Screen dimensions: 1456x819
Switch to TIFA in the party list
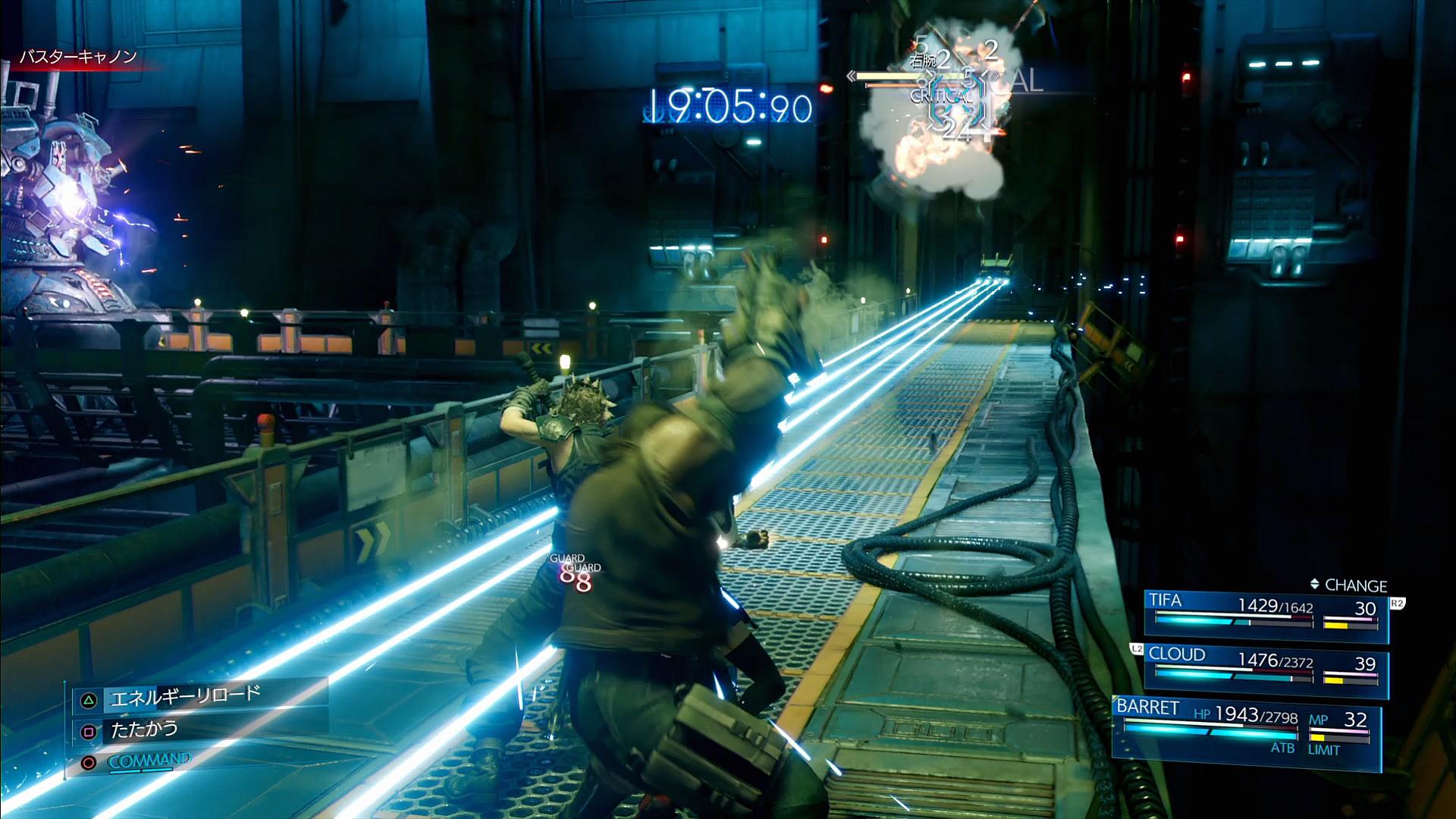pos(1265,613)
